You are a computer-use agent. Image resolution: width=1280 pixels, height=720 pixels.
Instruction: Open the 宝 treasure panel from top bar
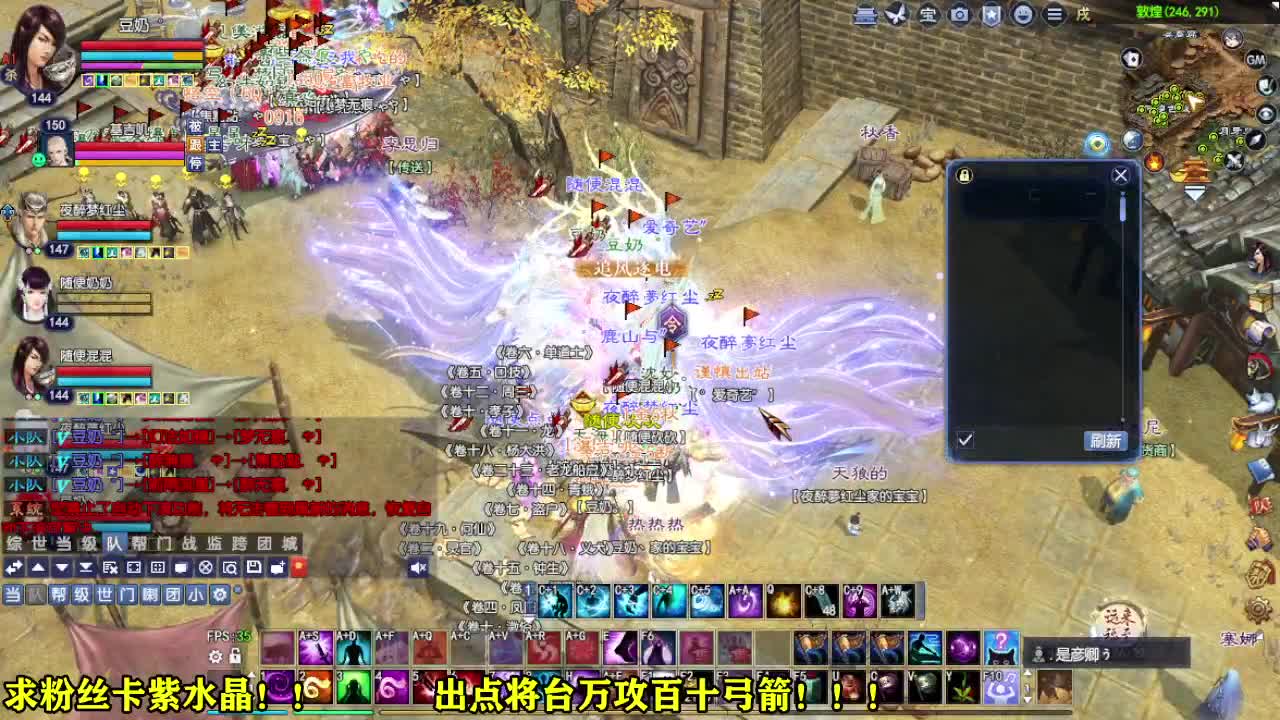pos(929,16)
